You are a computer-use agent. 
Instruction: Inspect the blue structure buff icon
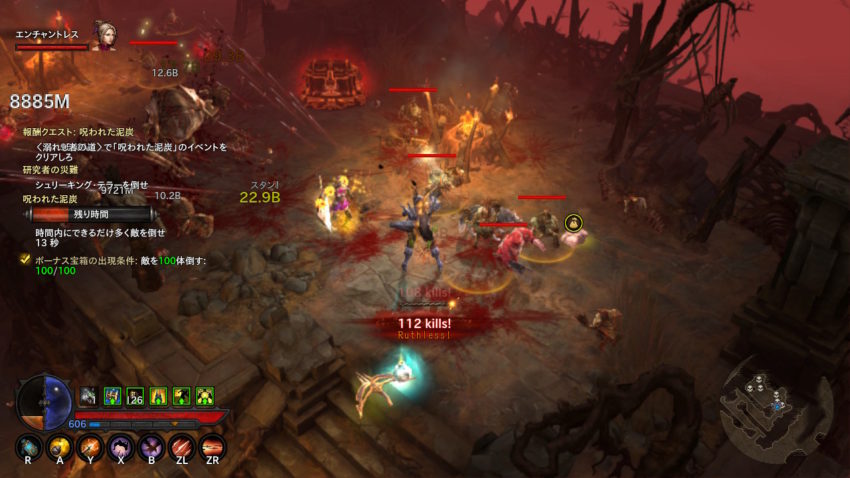(112, 396)
